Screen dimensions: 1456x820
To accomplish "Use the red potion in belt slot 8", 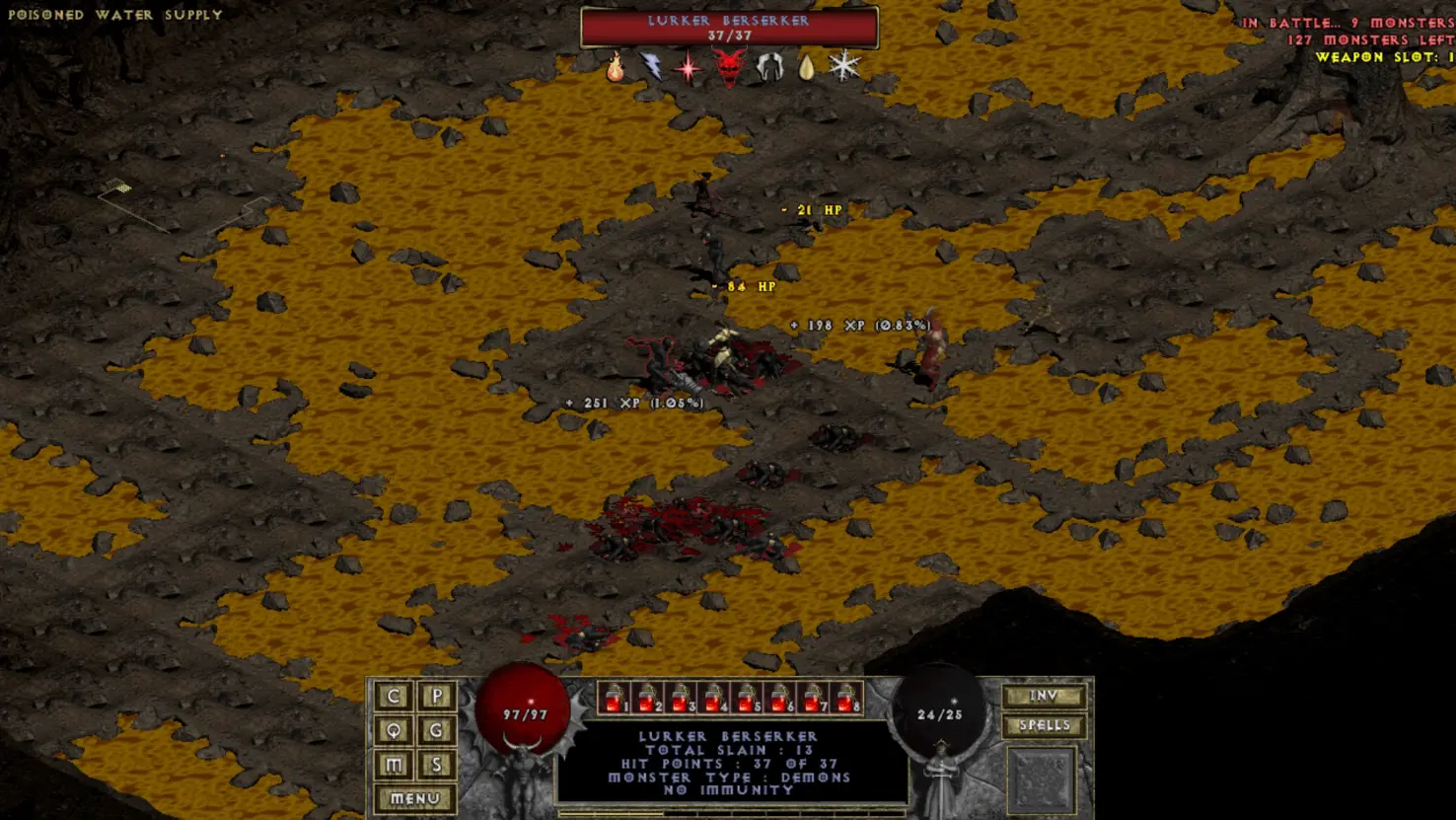I will click(846, 698).
